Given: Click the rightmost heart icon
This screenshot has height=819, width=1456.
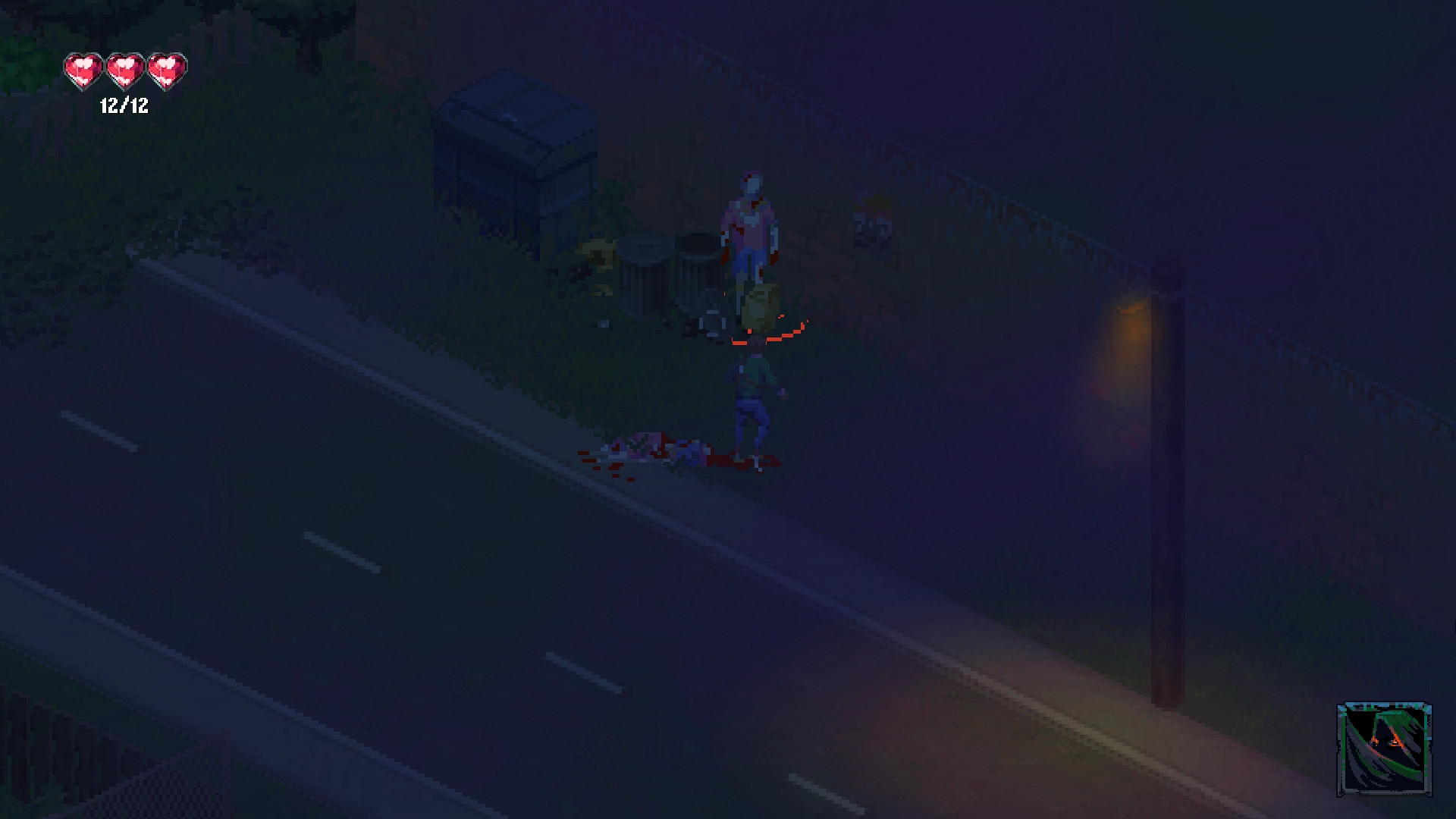Looking at the screenshot, I should tap(166, 70).
